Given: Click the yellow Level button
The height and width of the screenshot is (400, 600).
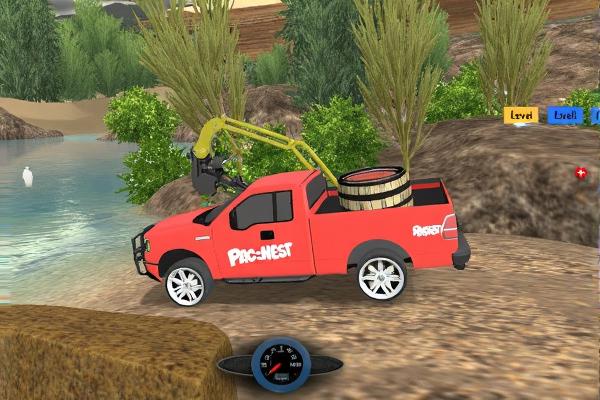Looking at the screenshot, I should point(520,115).
